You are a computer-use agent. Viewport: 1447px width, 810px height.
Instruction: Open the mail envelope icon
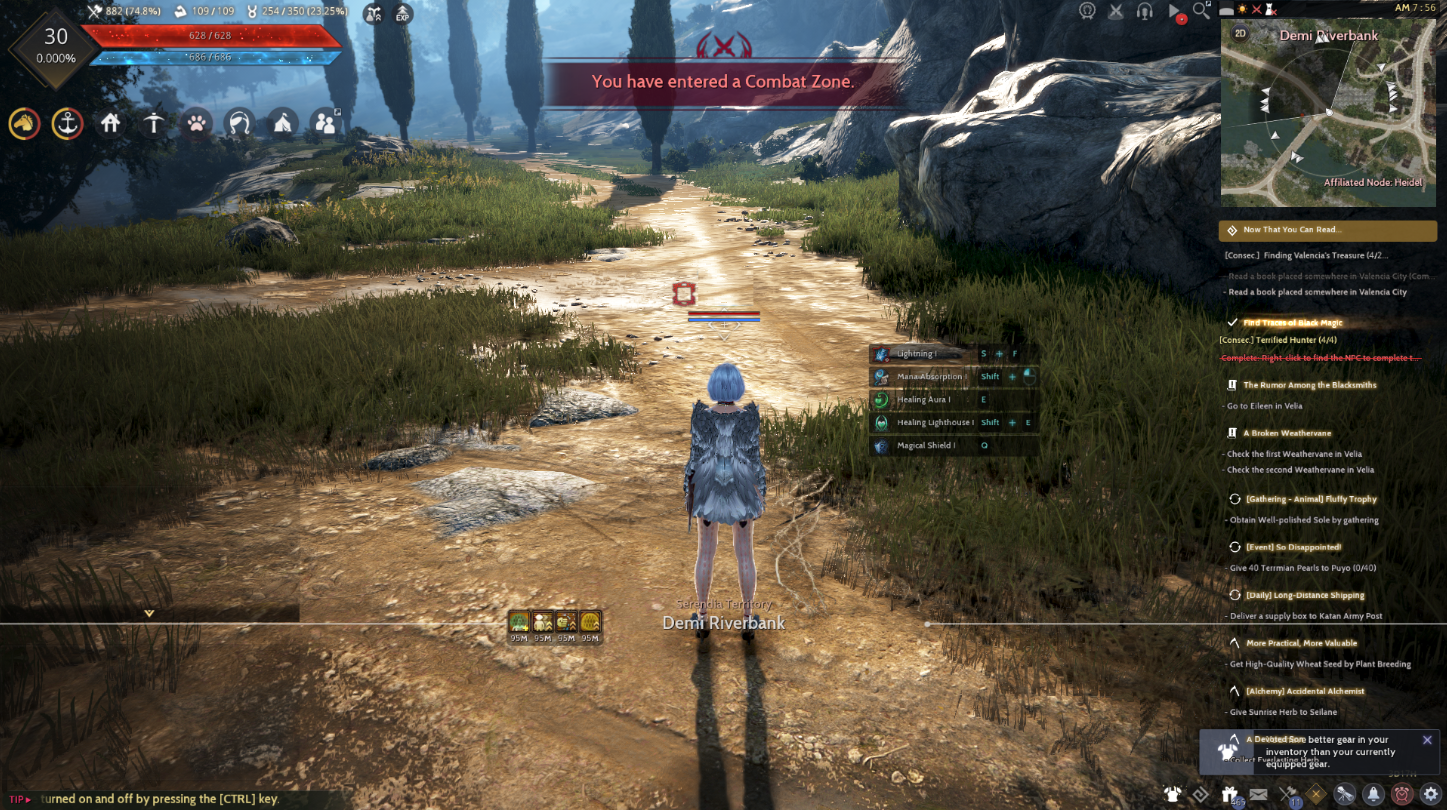[1260, 793]
